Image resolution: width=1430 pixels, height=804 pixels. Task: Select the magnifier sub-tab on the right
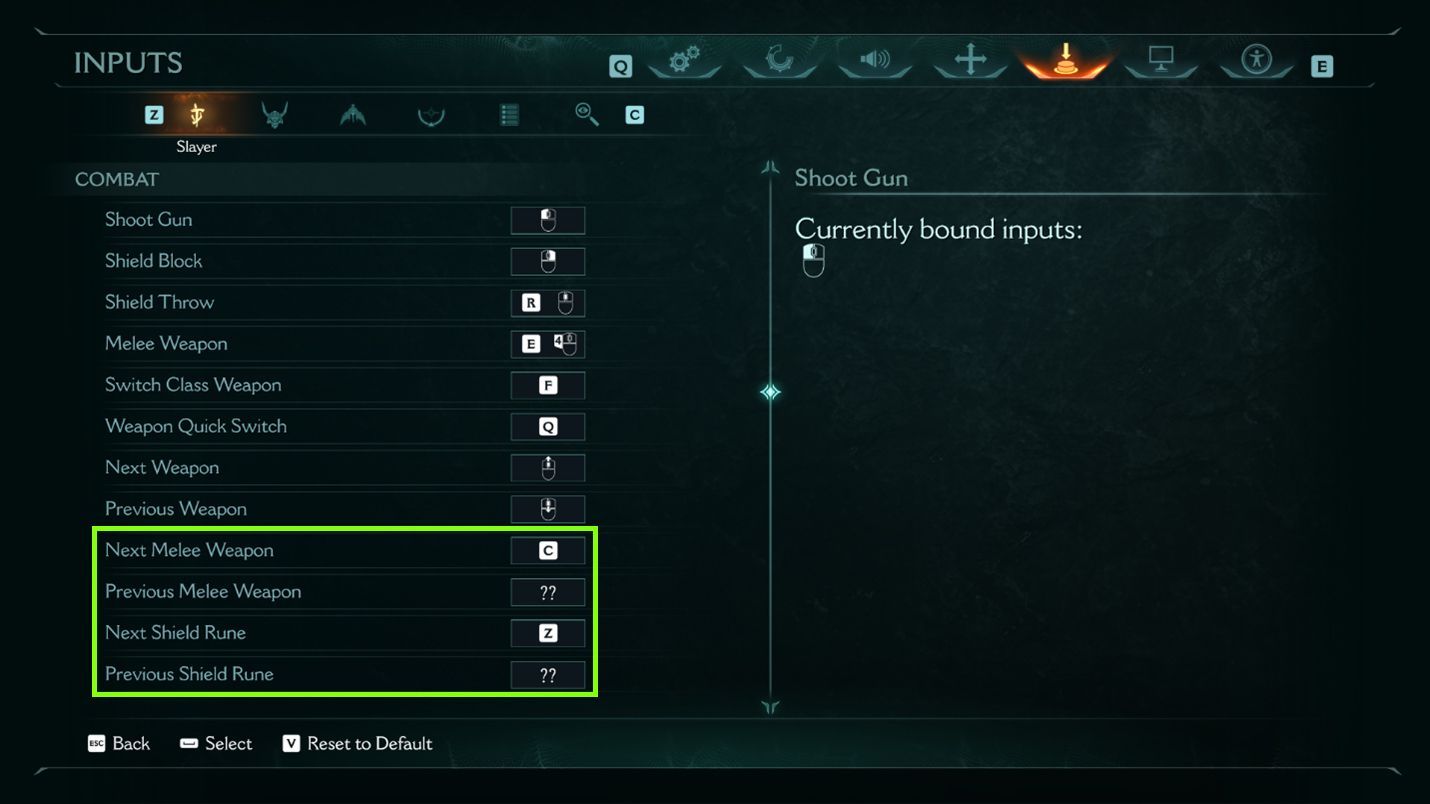[x=586, y=114]
